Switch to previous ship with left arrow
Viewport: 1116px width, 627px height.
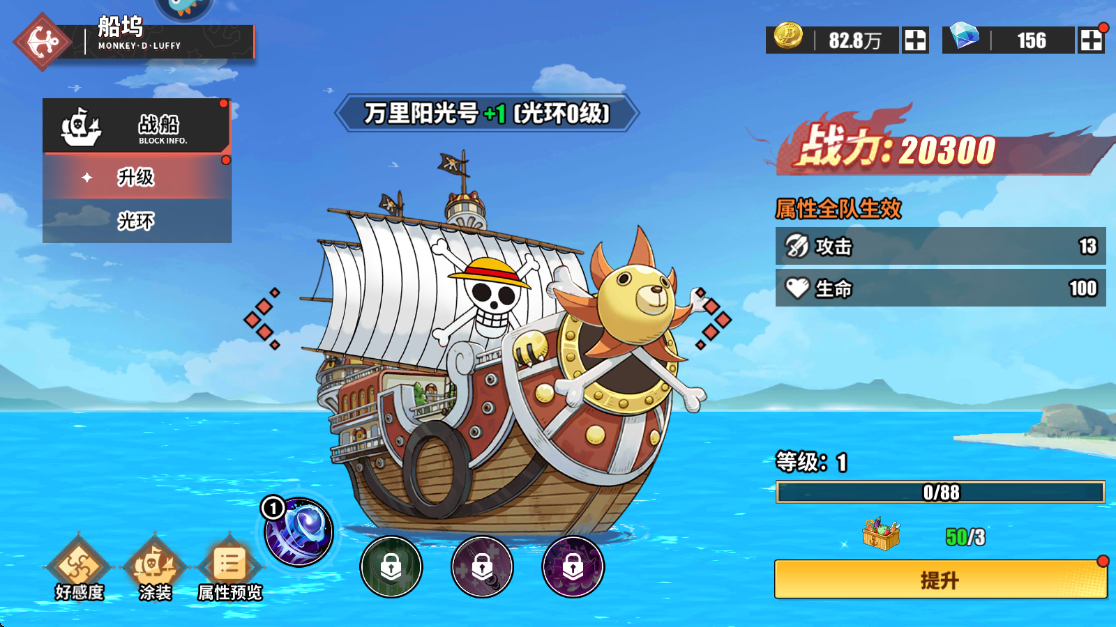point(262,320)
